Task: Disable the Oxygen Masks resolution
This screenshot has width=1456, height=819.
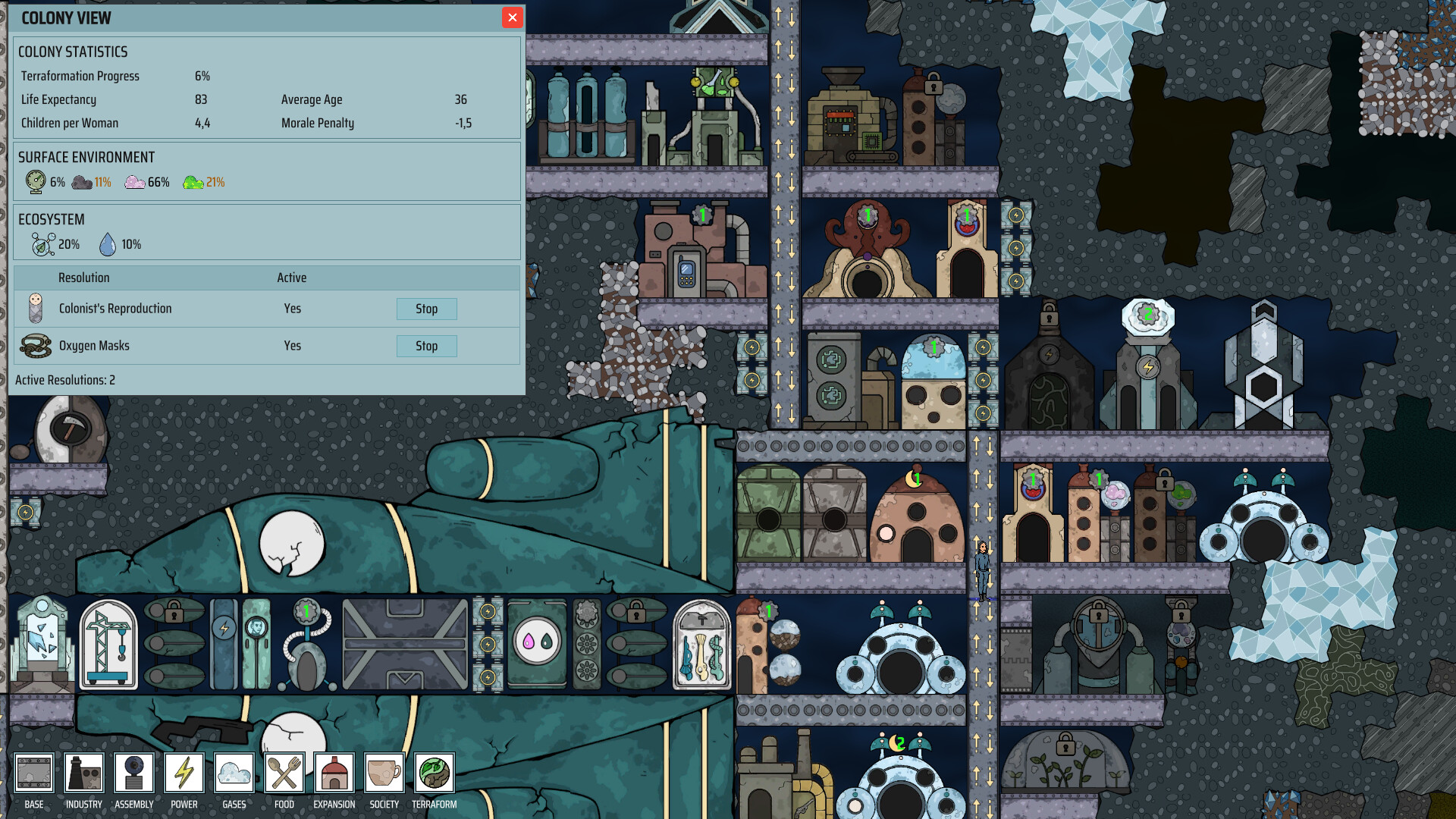Action: click(x=426, y=346)
